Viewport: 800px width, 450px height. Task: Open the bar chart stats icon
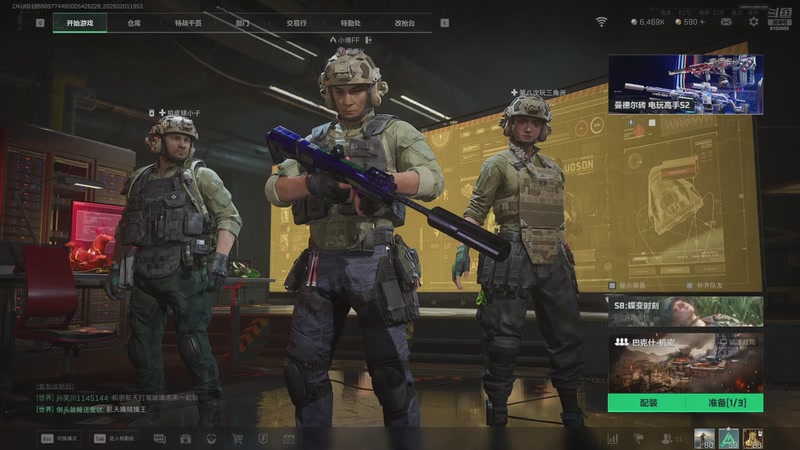[611, 438]
